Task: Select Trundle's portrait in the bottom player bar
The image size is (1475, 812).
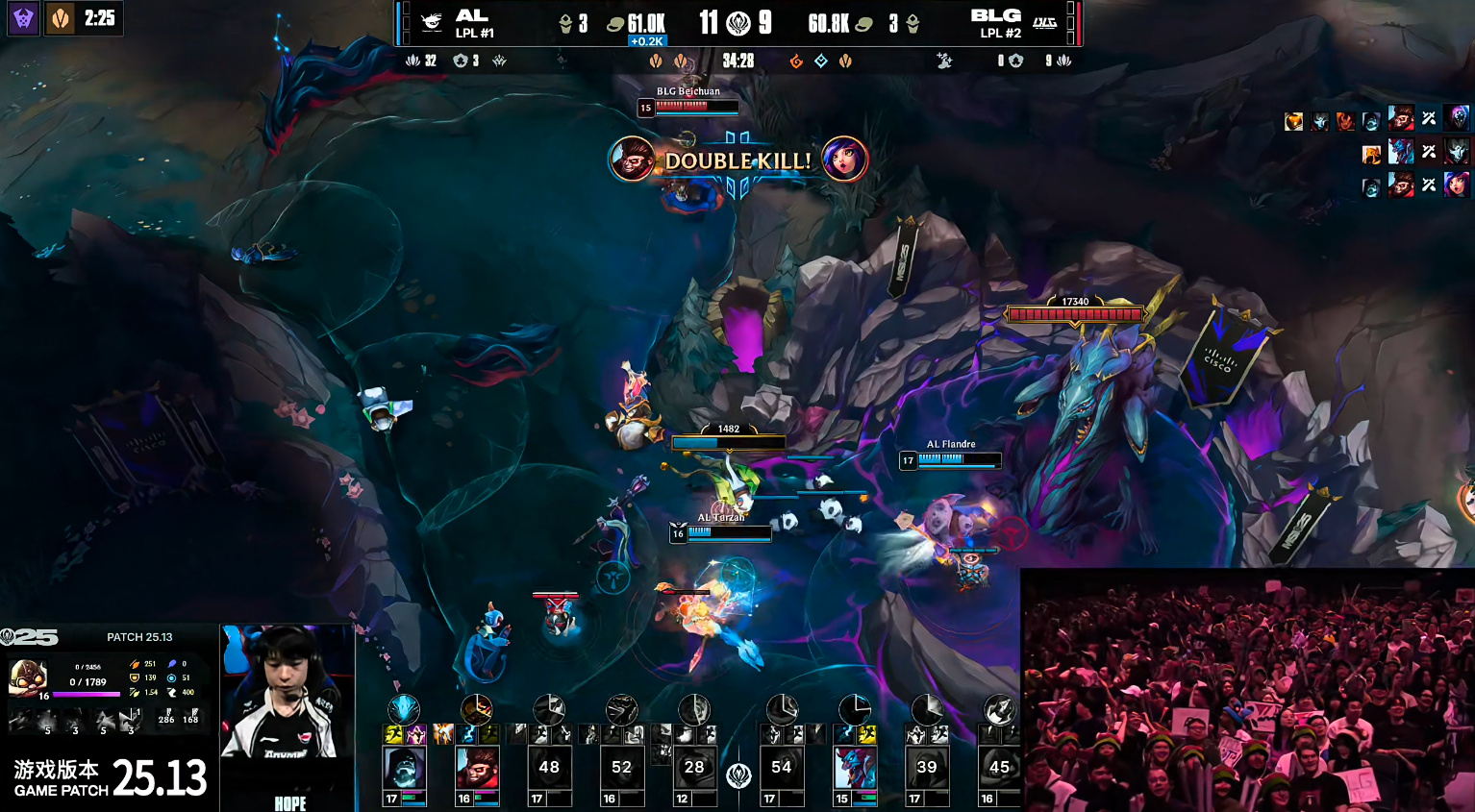Action: pos(855,768)
